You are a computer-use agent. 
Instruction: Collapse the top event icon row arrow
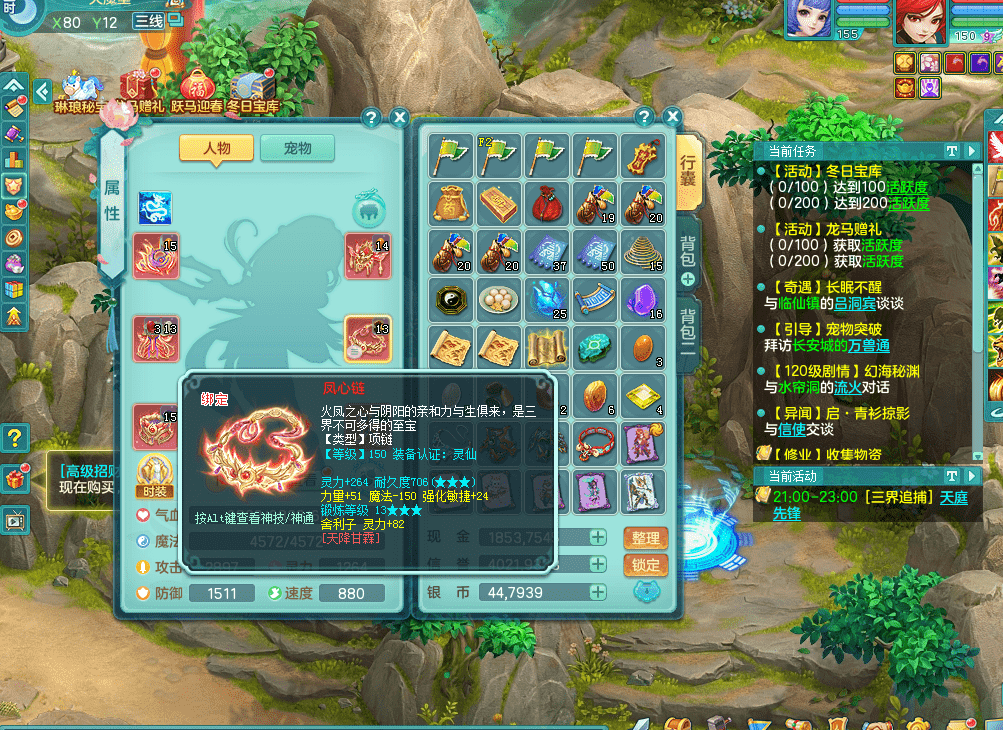pyautogui.click(x=42, y=92)
